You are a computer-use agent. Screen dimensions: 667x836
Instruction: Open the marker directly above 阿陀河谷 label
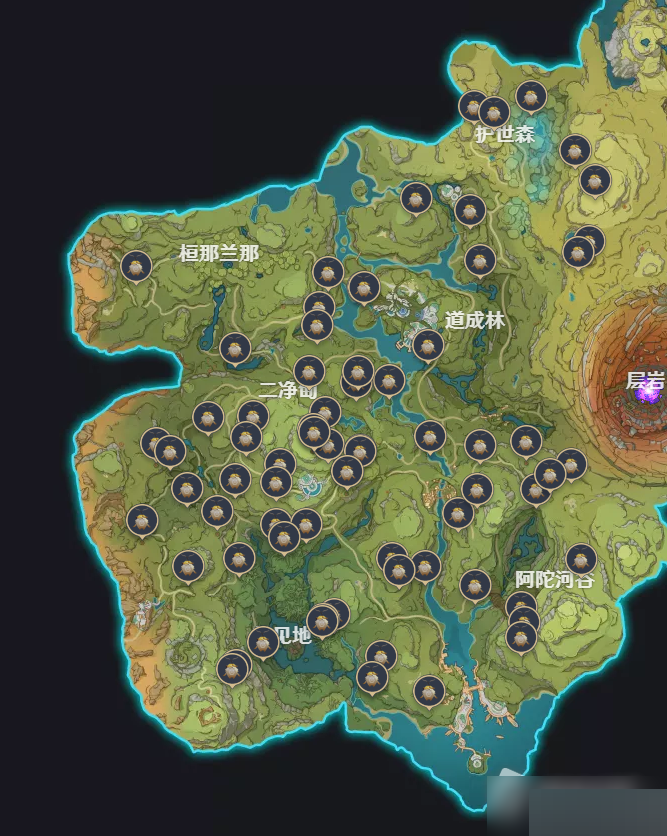point(581,559)
